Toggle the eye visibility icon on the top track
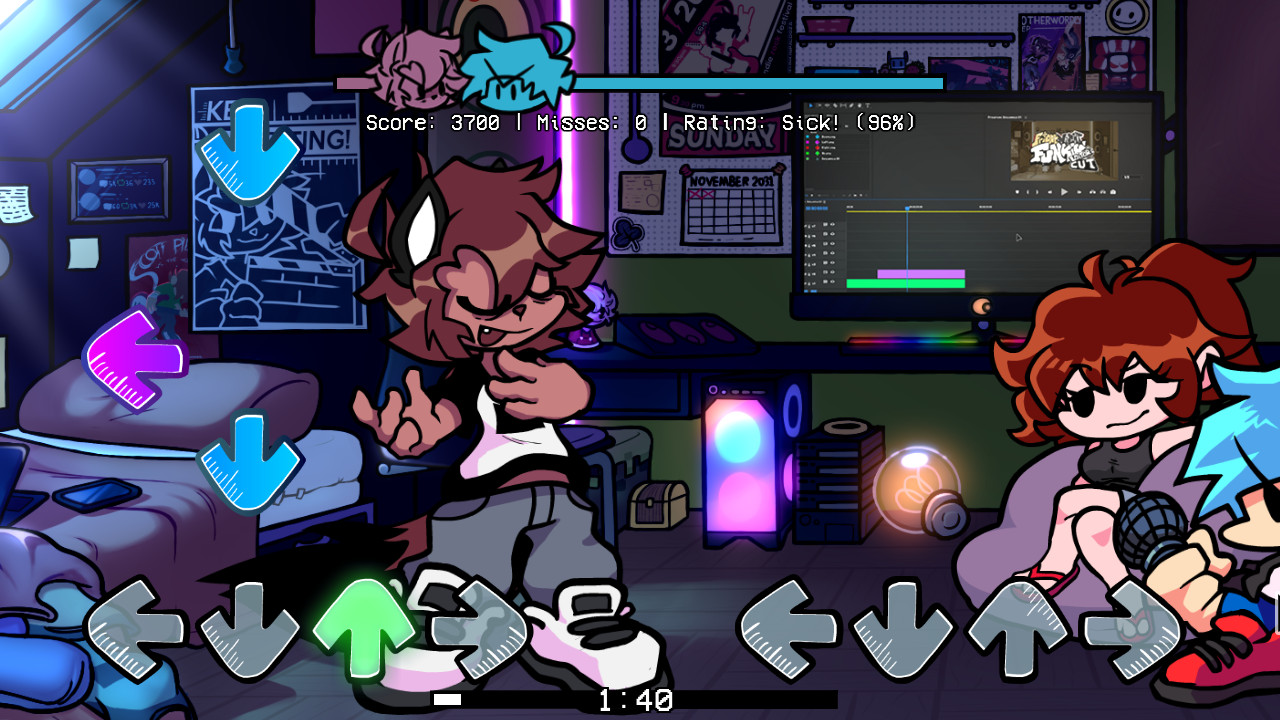1280x720 pixels. 832,224
